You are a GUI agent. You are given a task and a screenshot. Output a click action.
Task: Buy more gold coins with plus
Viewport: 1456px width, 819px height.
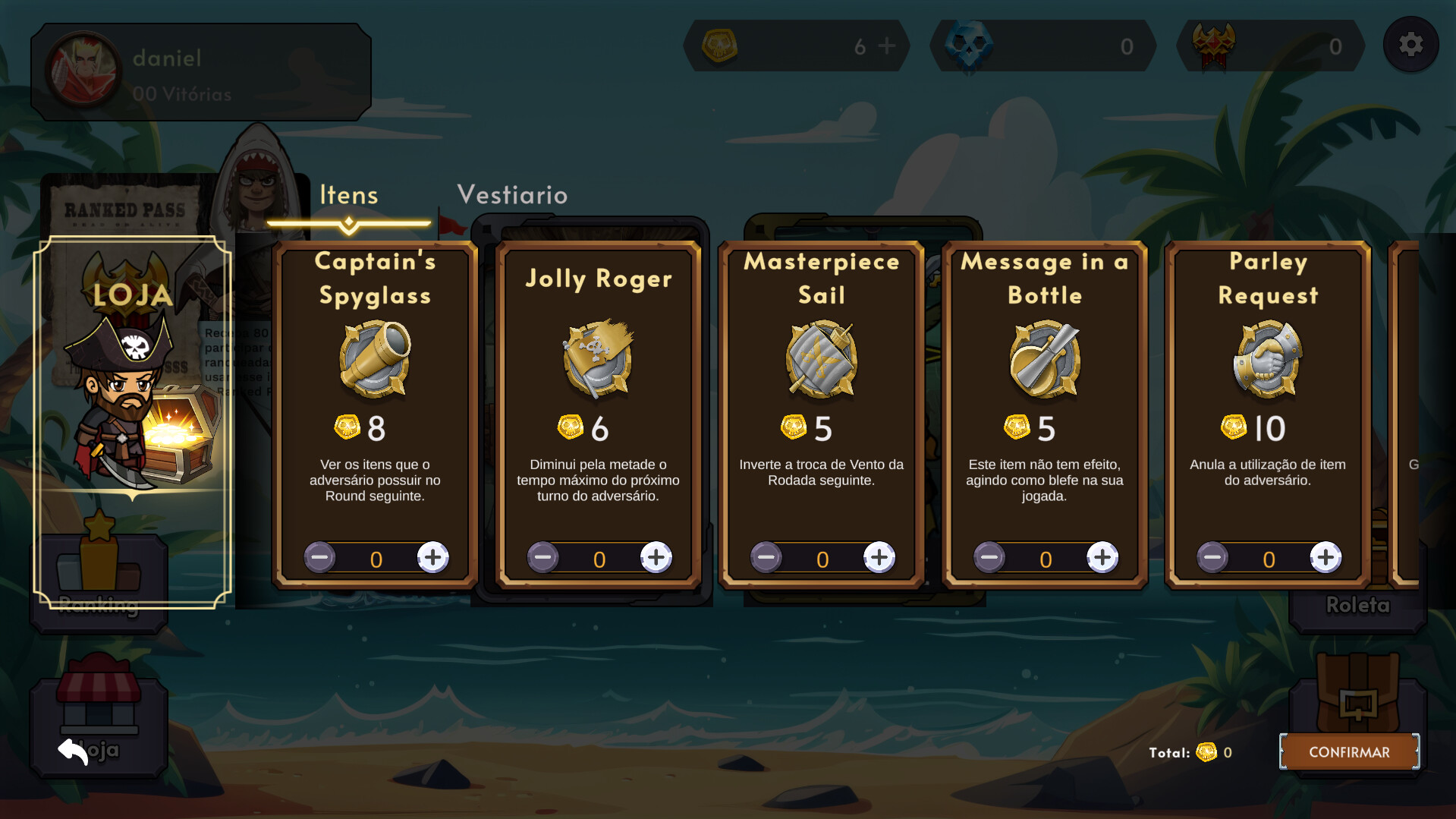[x=886, y=46]
